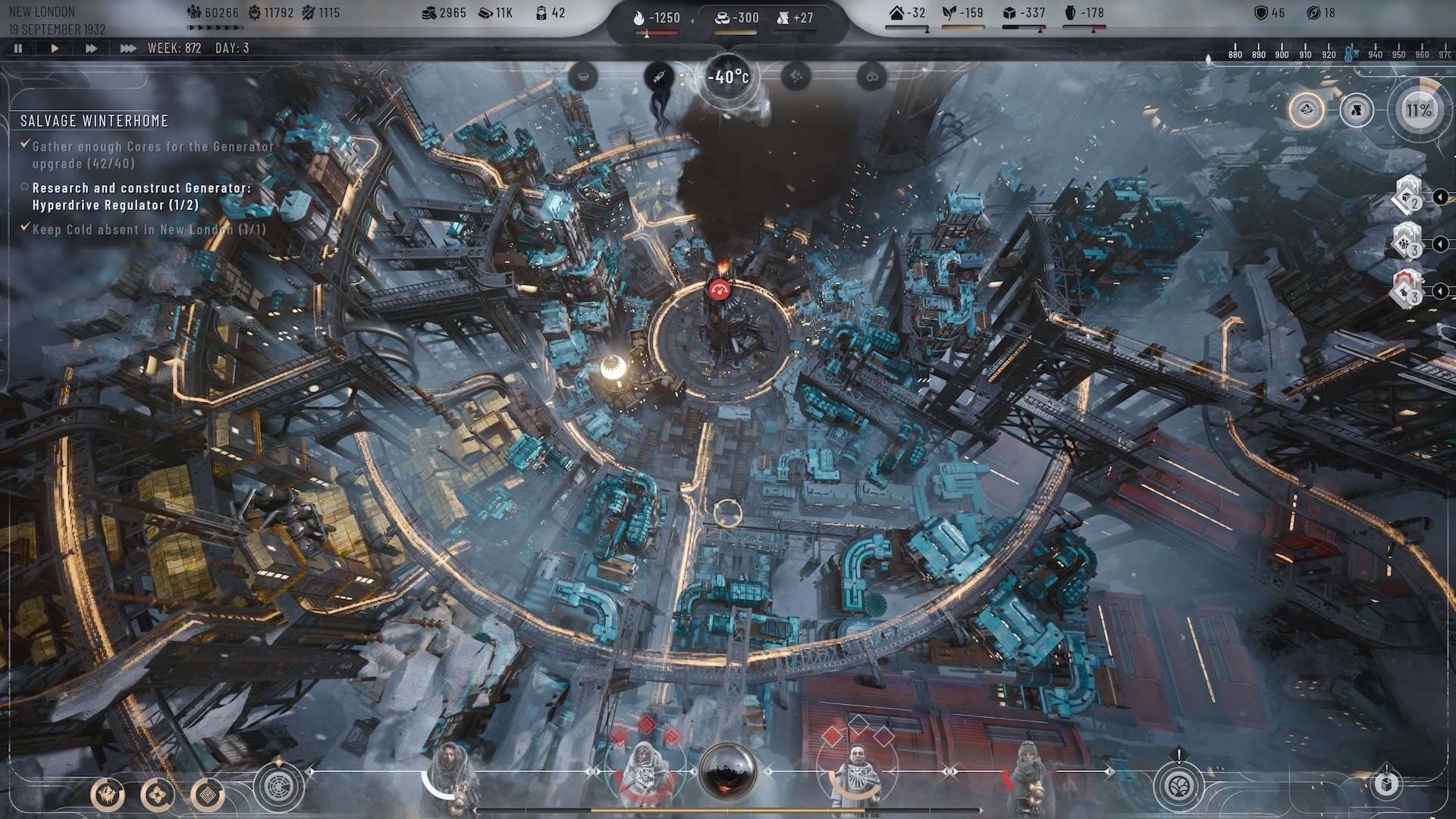Viewport: 1456px width, 819px height.
Task: Select the triple-arrow fastest speed
Action: (127, 49)
